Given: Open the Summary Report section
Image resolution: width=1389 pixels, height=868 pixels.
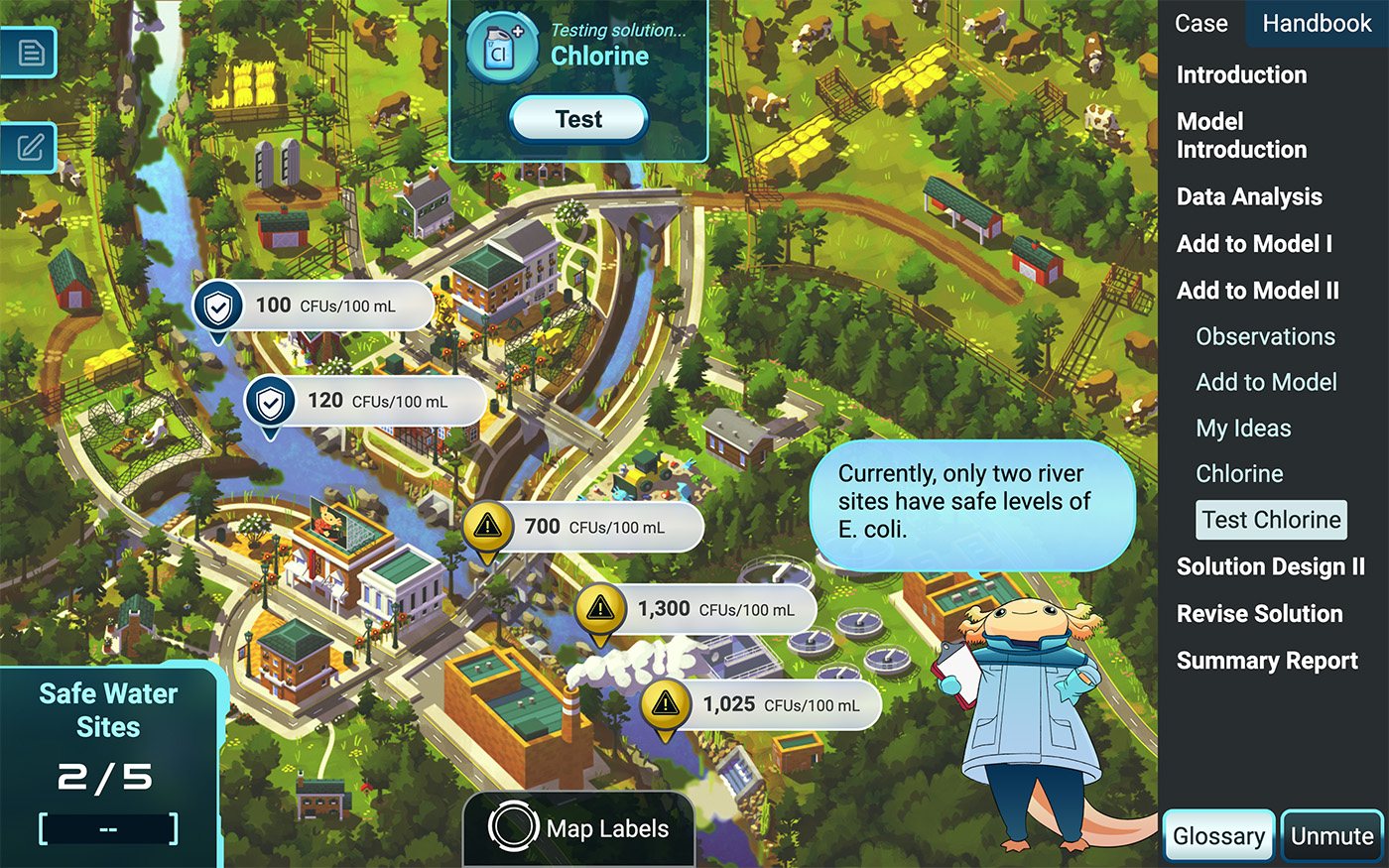Looking at the screenshot, I should tap(1267, 661).
